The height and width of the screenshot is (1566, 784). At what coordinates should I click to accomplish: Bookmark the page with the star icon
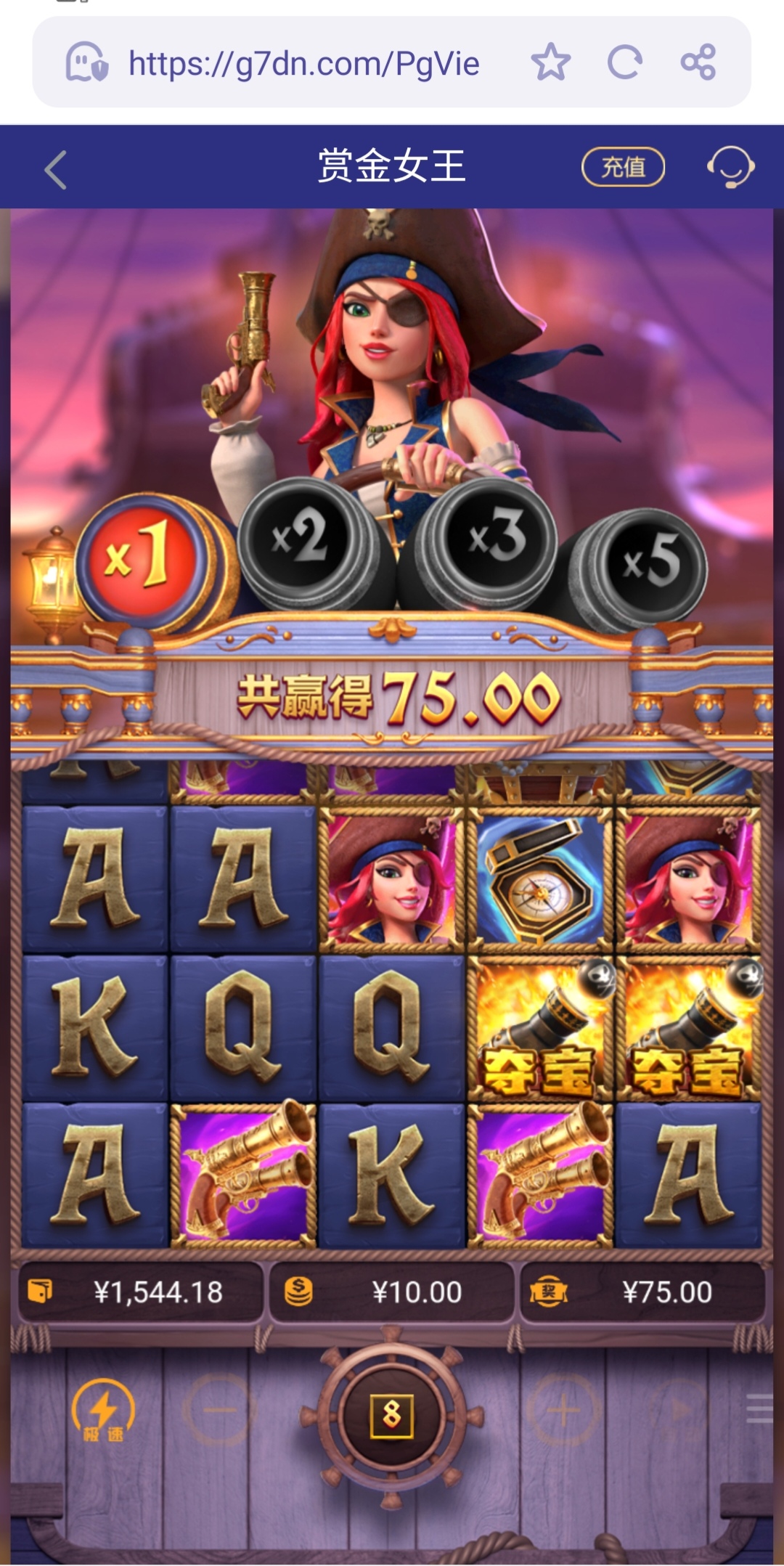tap(550, 62)
